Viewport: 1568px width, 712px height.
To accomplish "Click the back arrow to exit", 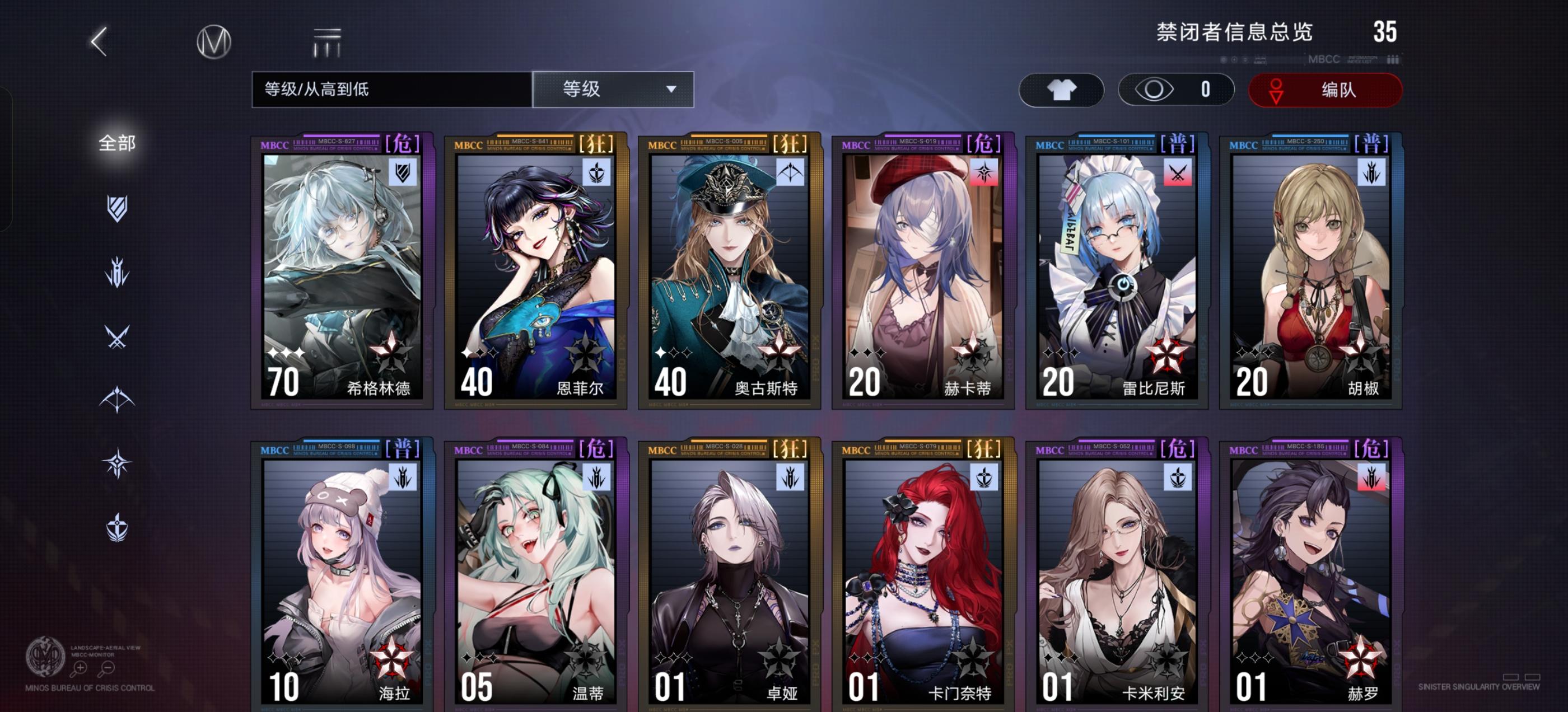I will tap(99, 41).
